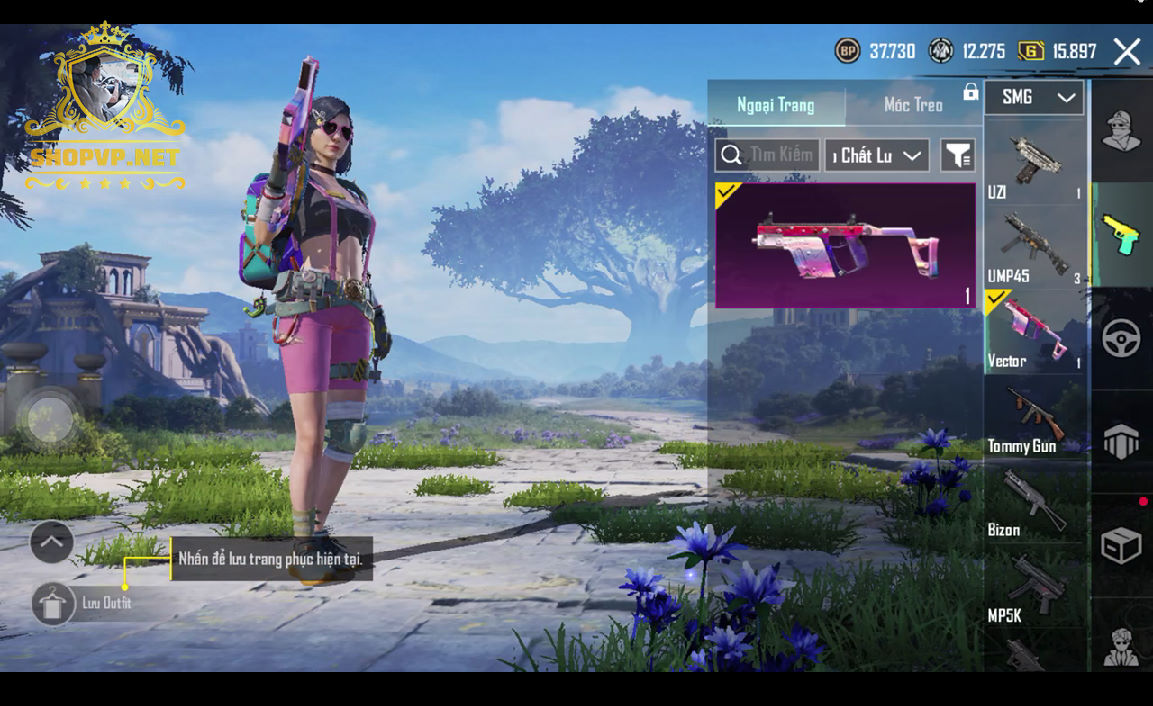Select Bizon from the weapon list

[1034, 503]
